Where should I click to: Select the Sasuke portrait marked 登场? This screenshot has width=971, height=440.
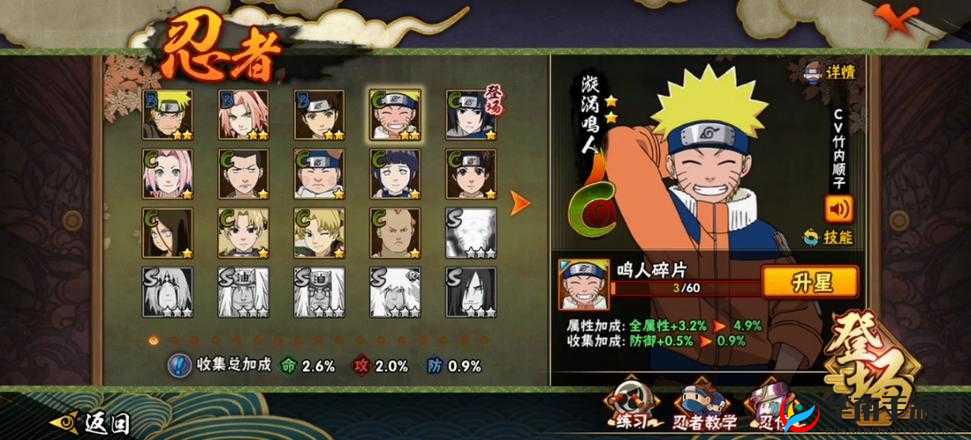(x=470, y=115)
